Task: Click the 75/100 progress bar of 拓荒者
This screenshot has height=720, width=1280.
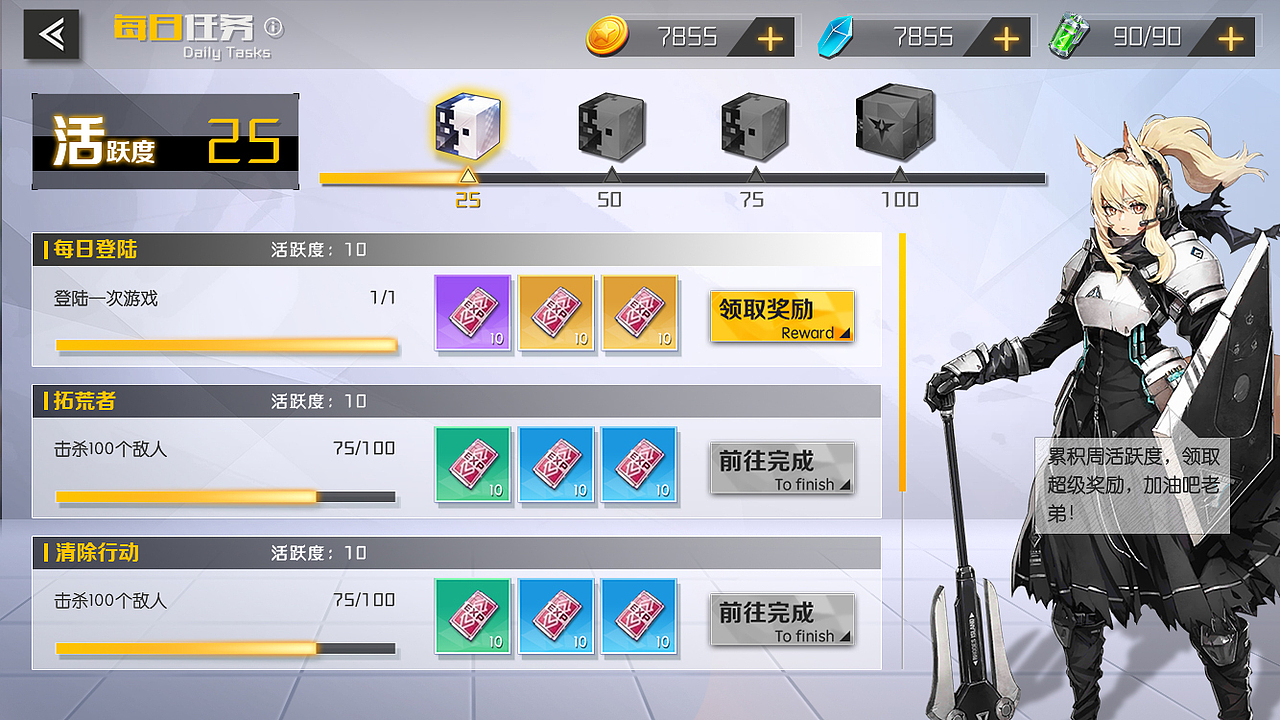Action: pos(228,495)
